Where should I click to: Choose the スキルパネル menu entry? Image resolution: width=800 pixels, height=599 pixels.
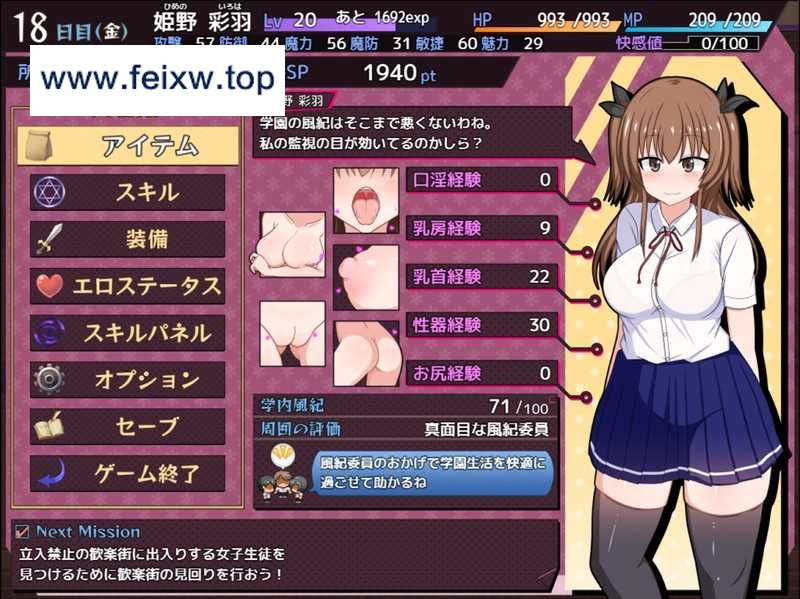pyautogui.click(x=128, y=333)
